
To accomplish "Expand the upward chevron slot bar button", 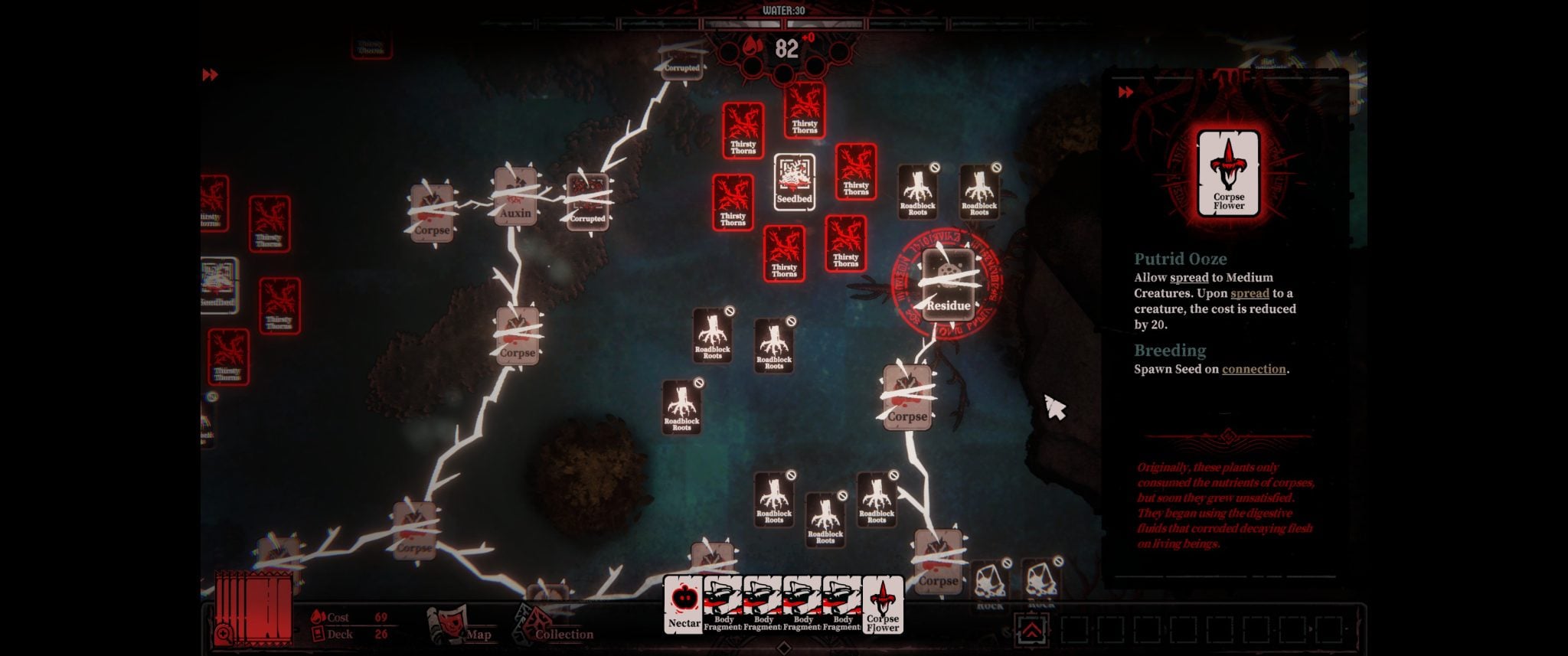I will pos(1032,629).
